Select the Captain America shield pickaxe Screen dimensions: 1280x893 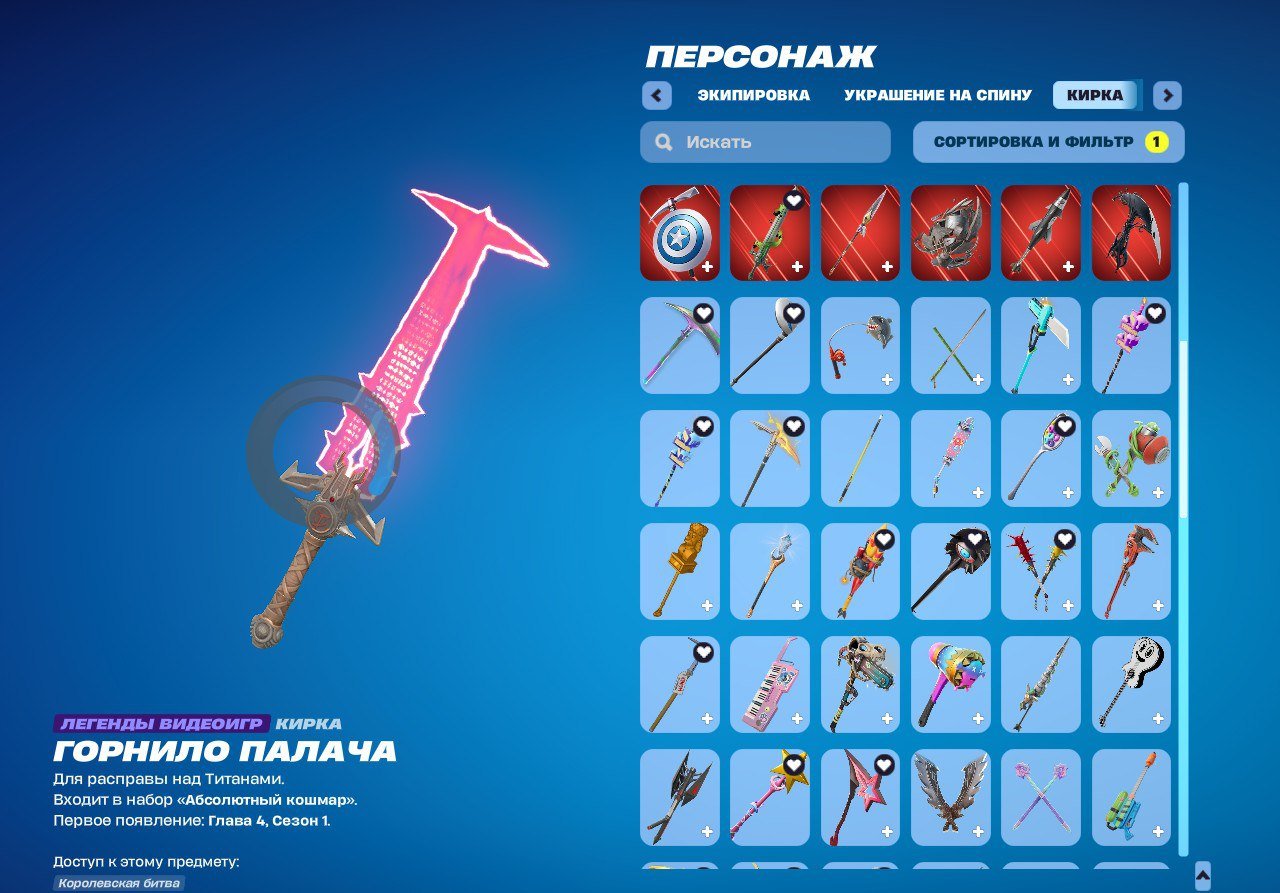tap(679, 232)
